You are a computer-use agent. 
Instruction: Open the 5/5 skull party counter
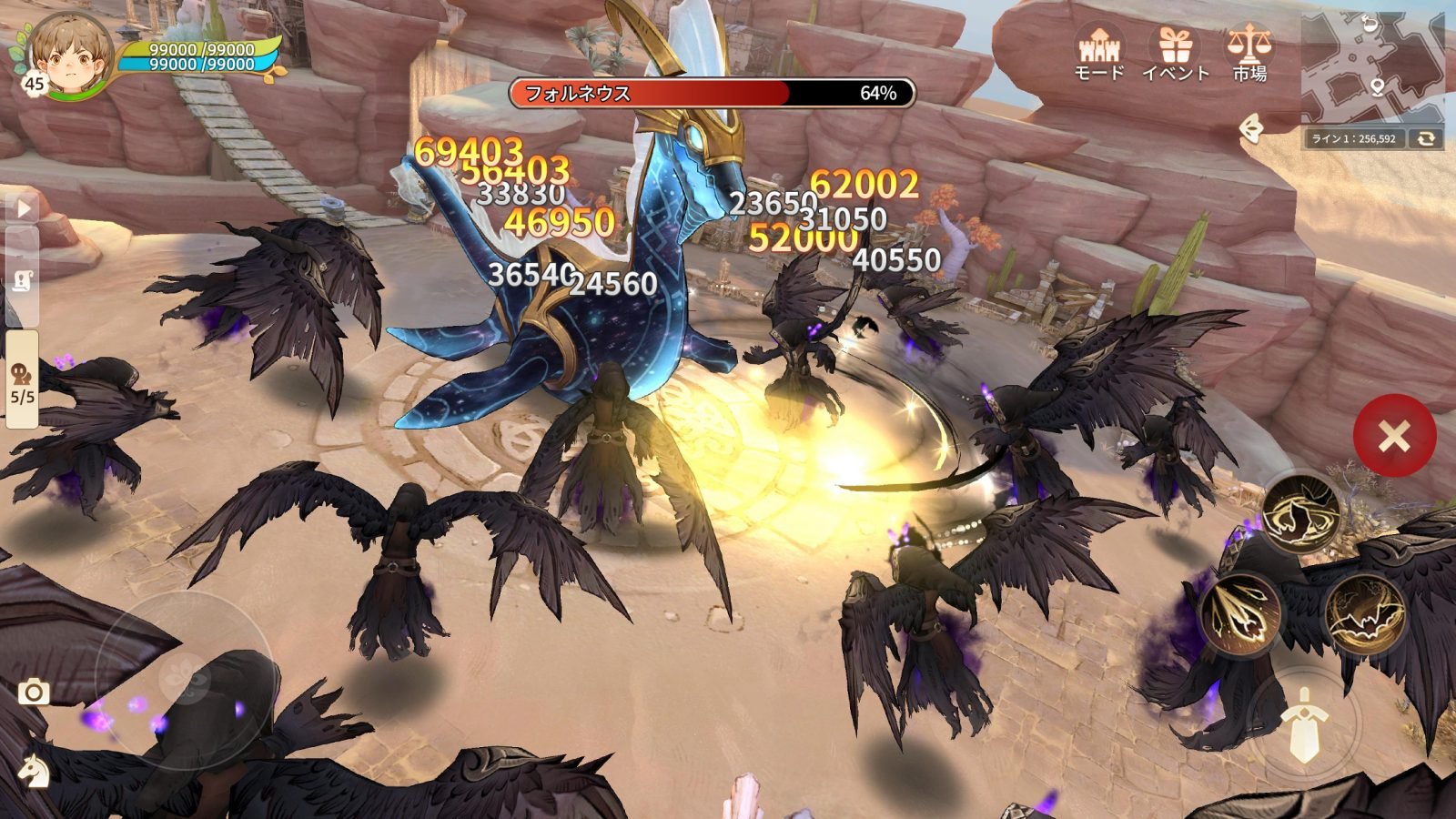pyautogui.click(x=23, y=382)
